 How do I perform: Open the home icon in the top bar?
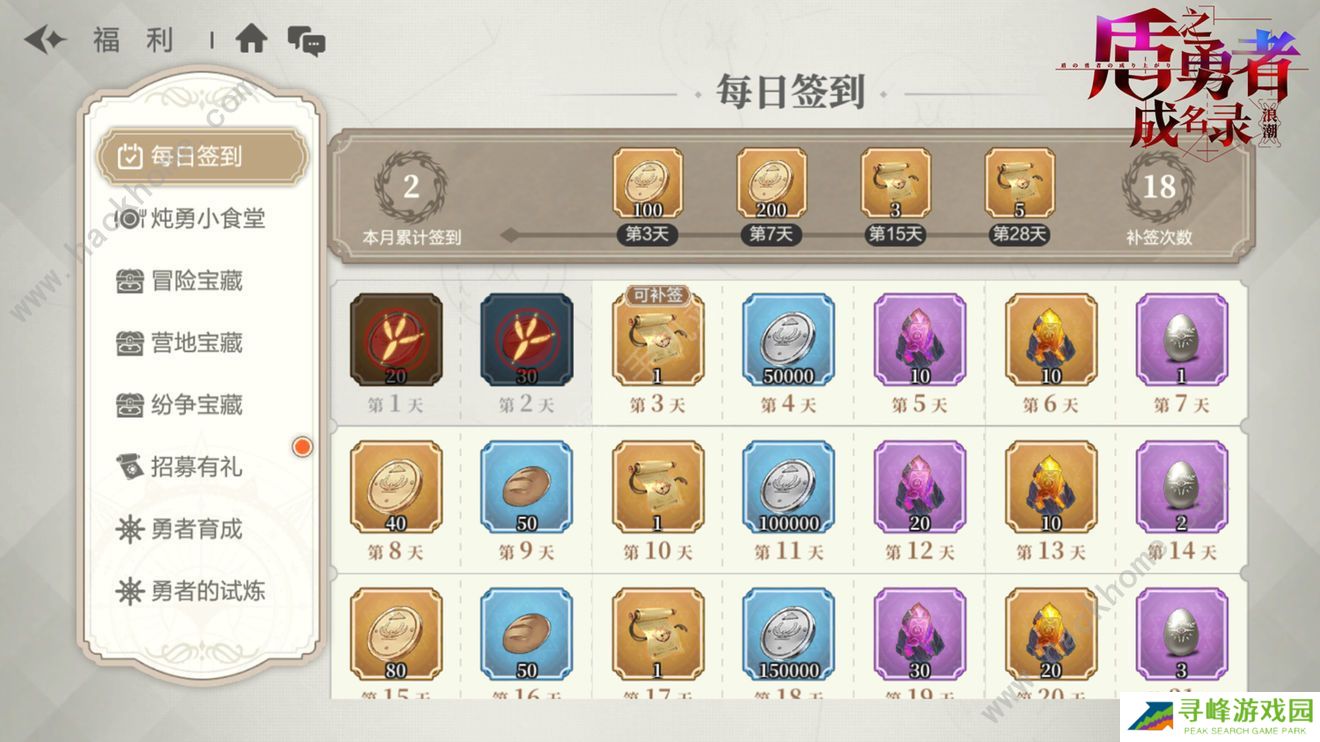(254, 38)
